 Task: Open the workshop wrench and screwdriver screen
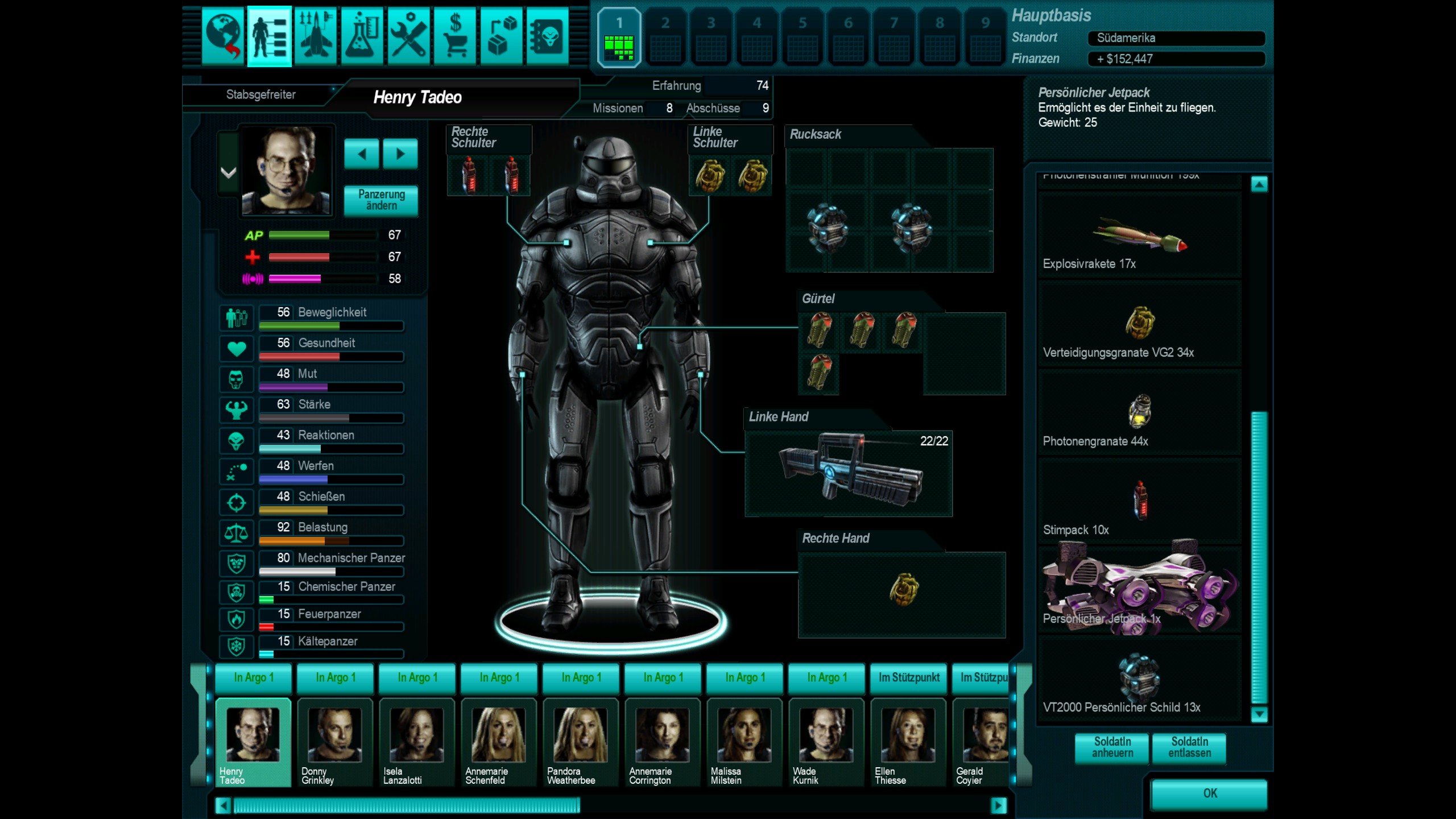click(x=408, y=37)
